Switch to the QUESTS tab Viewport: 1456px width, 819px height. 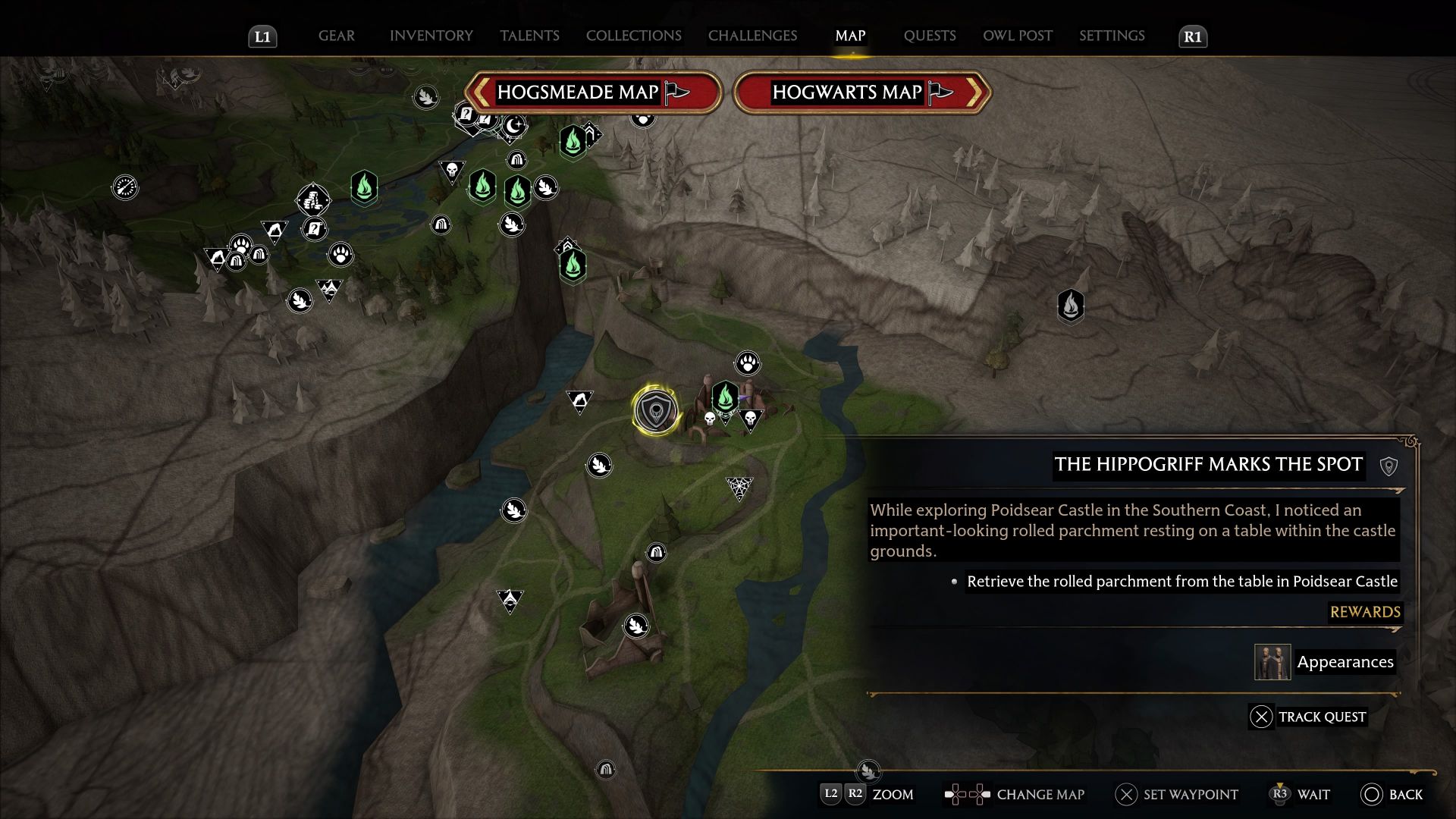click(930, 36)
